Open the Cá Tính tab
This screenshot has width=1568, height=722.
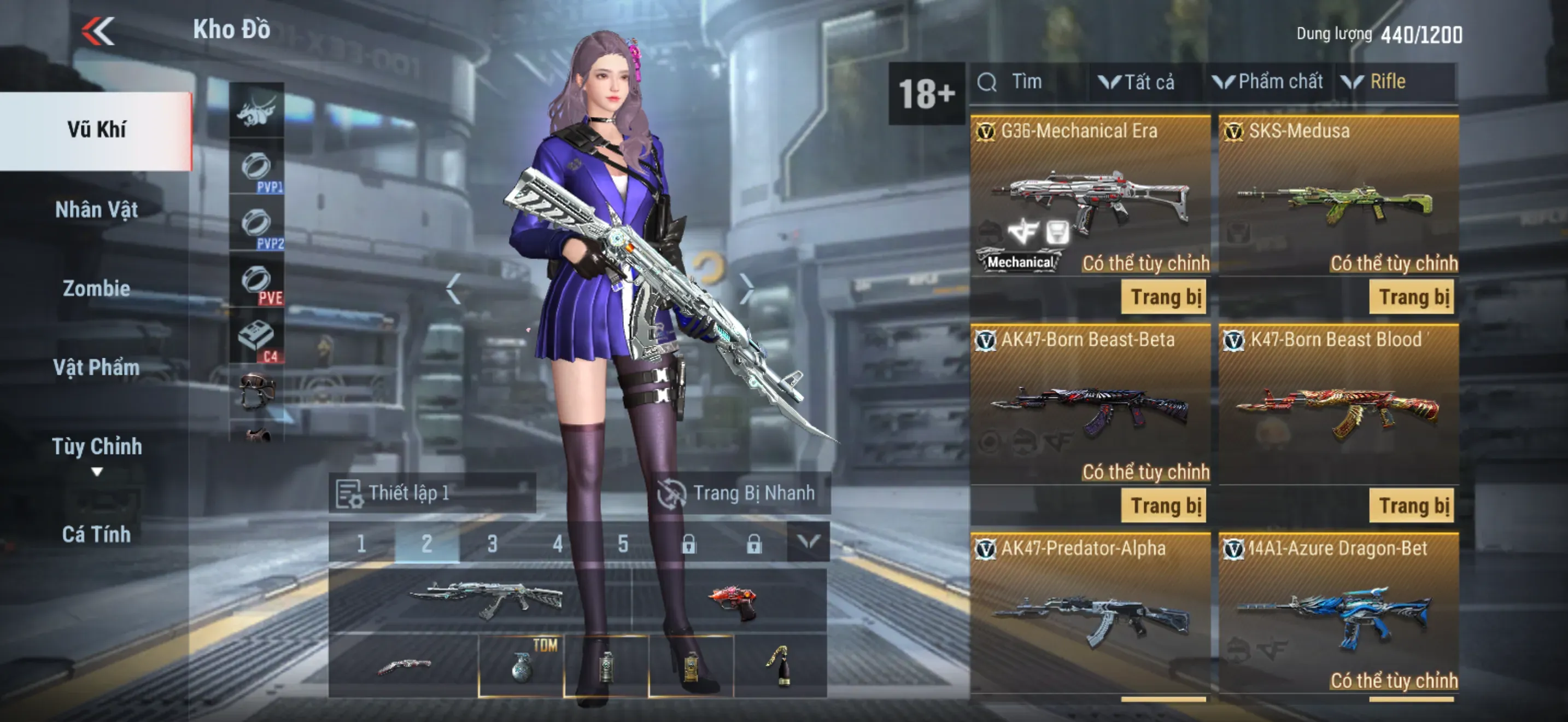pyautogui.click(x=96, y=534)
